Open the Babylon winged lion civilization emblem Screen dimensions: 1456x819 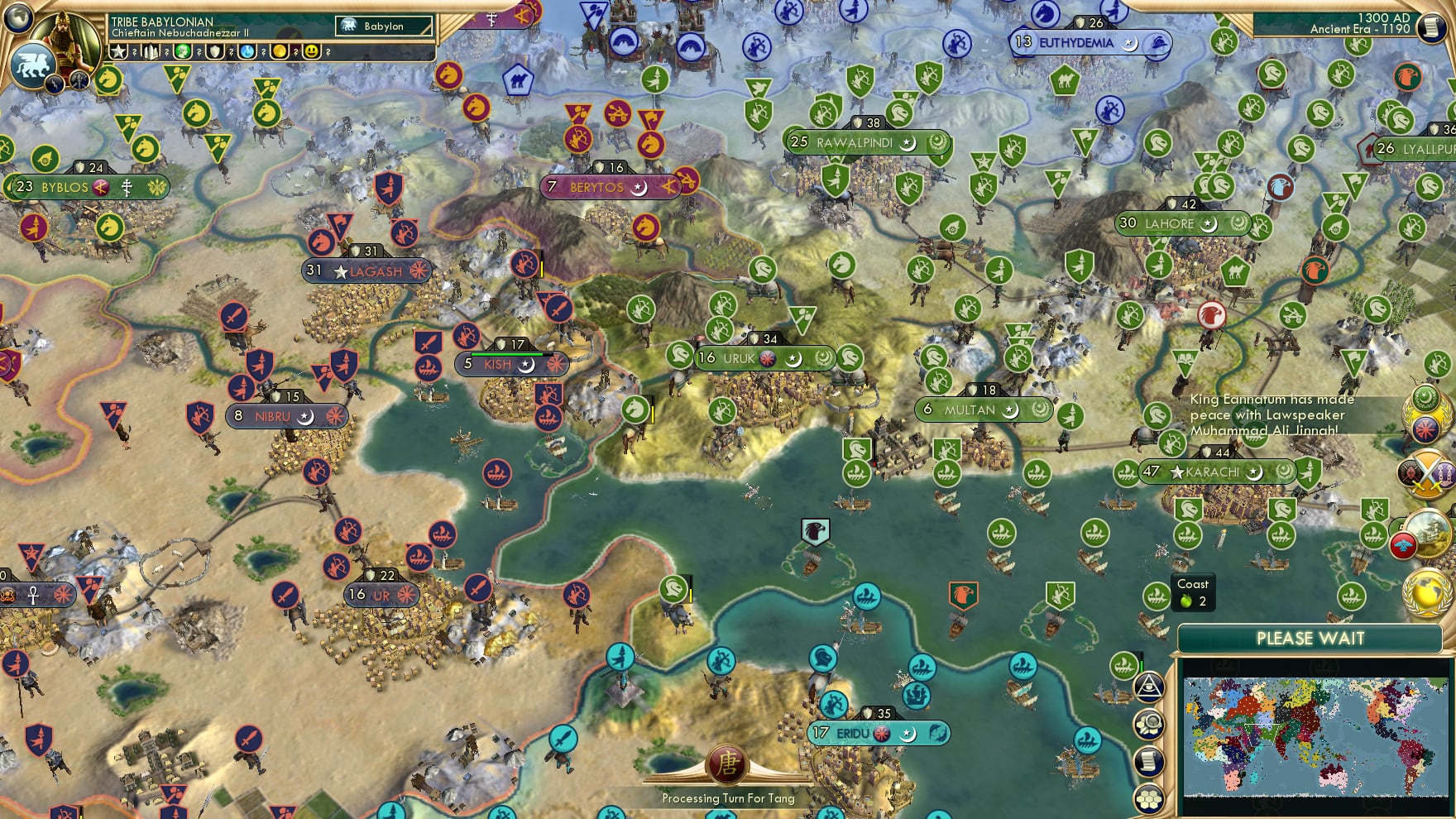[34, 63]
